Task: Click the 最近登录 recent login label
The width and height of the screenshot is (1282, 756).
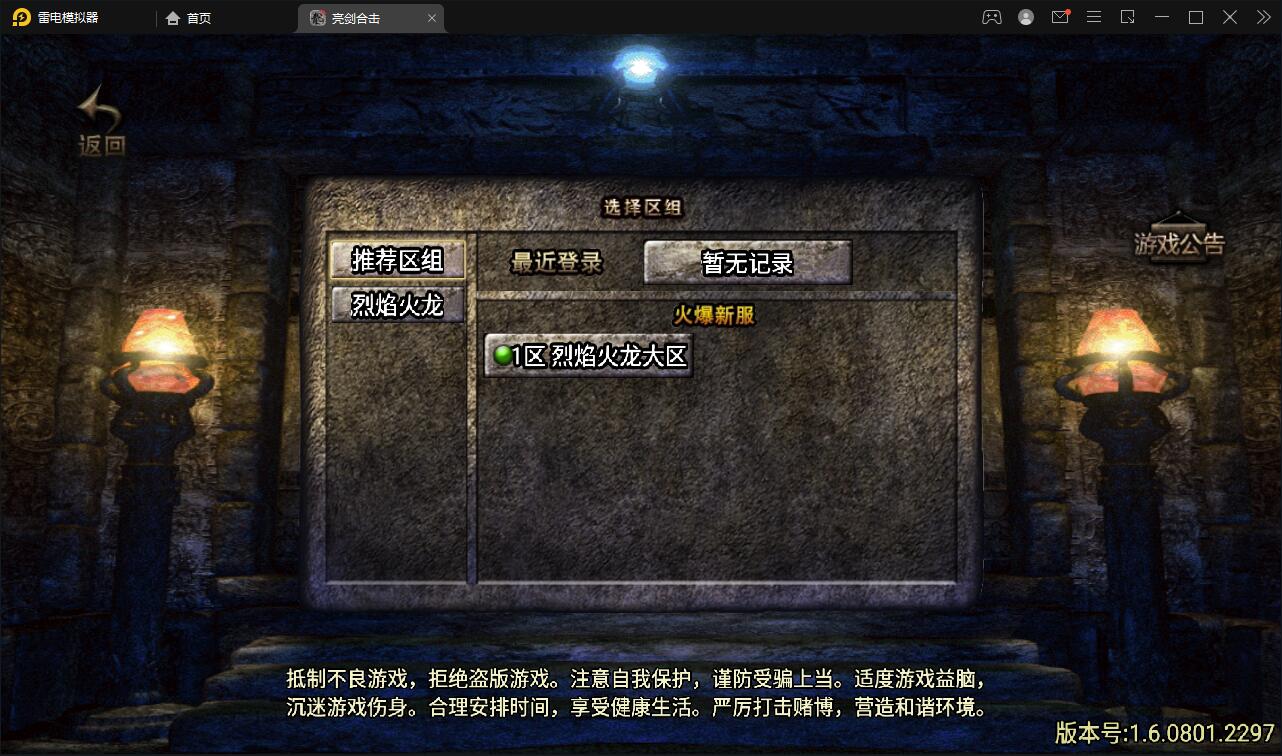Action: (x=557, y=260)
